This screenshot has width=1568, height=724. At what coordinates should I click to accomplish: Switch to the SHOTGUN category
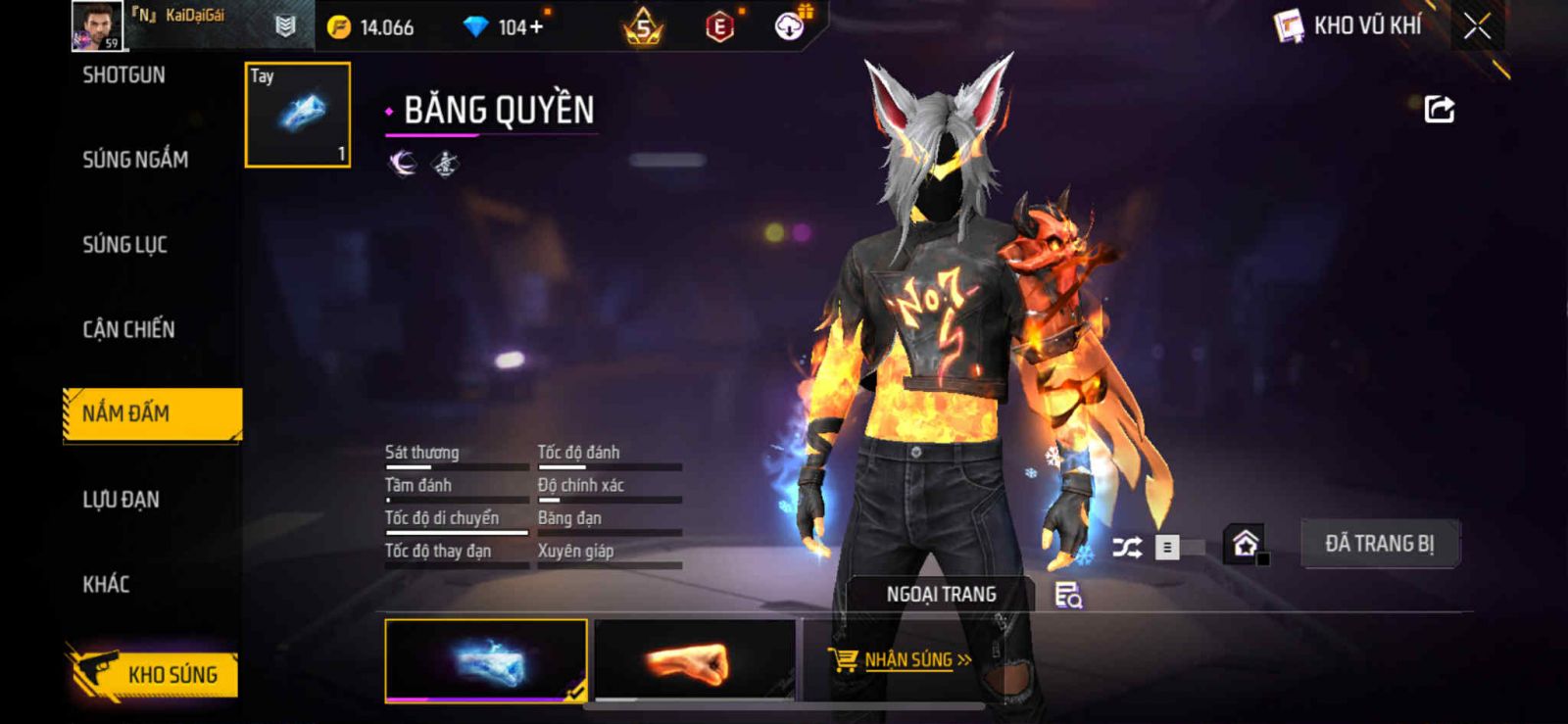click(123, 75)
